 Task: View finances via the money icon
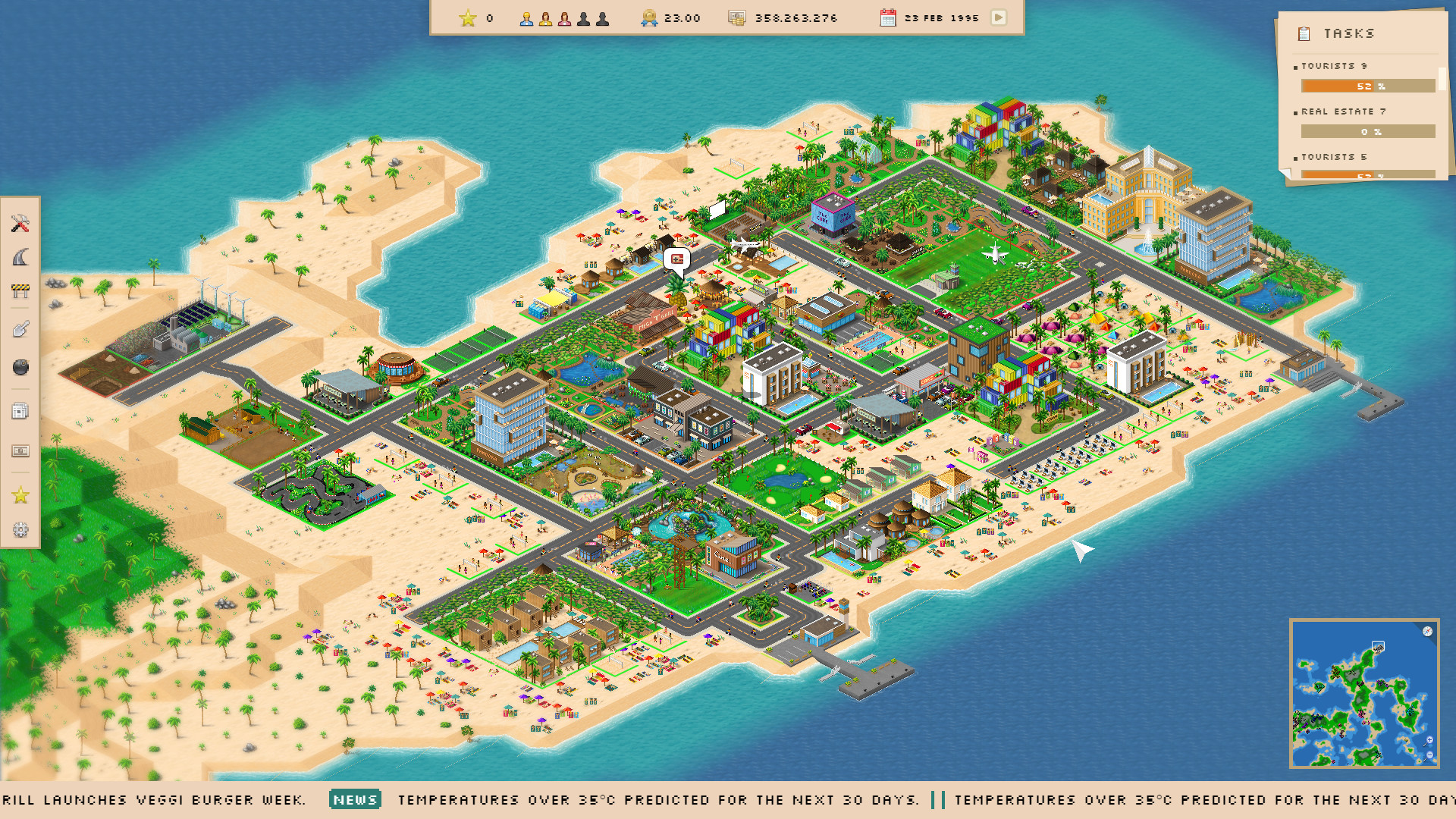[x=20, y=451]
